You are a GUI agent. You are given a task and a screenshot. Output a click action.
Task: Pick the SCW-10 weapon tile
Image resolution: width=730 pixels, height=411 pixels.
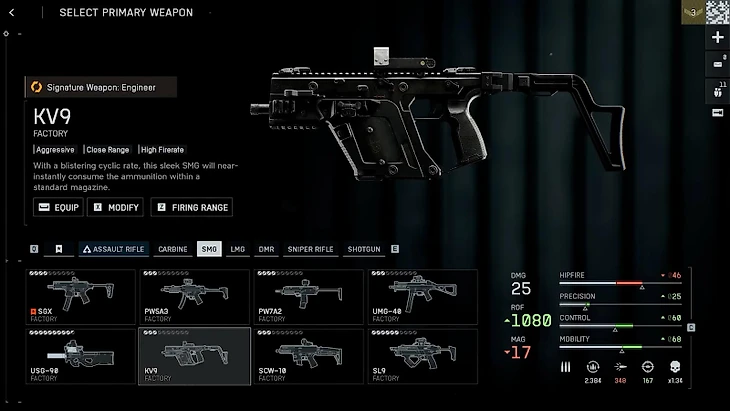309,356
